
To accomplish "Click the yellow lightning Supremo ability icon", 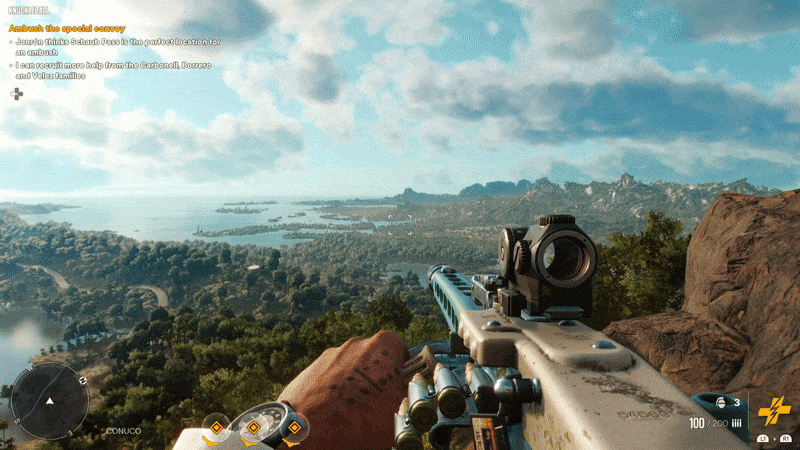I will pyautogui.click(x=773, y=411).
